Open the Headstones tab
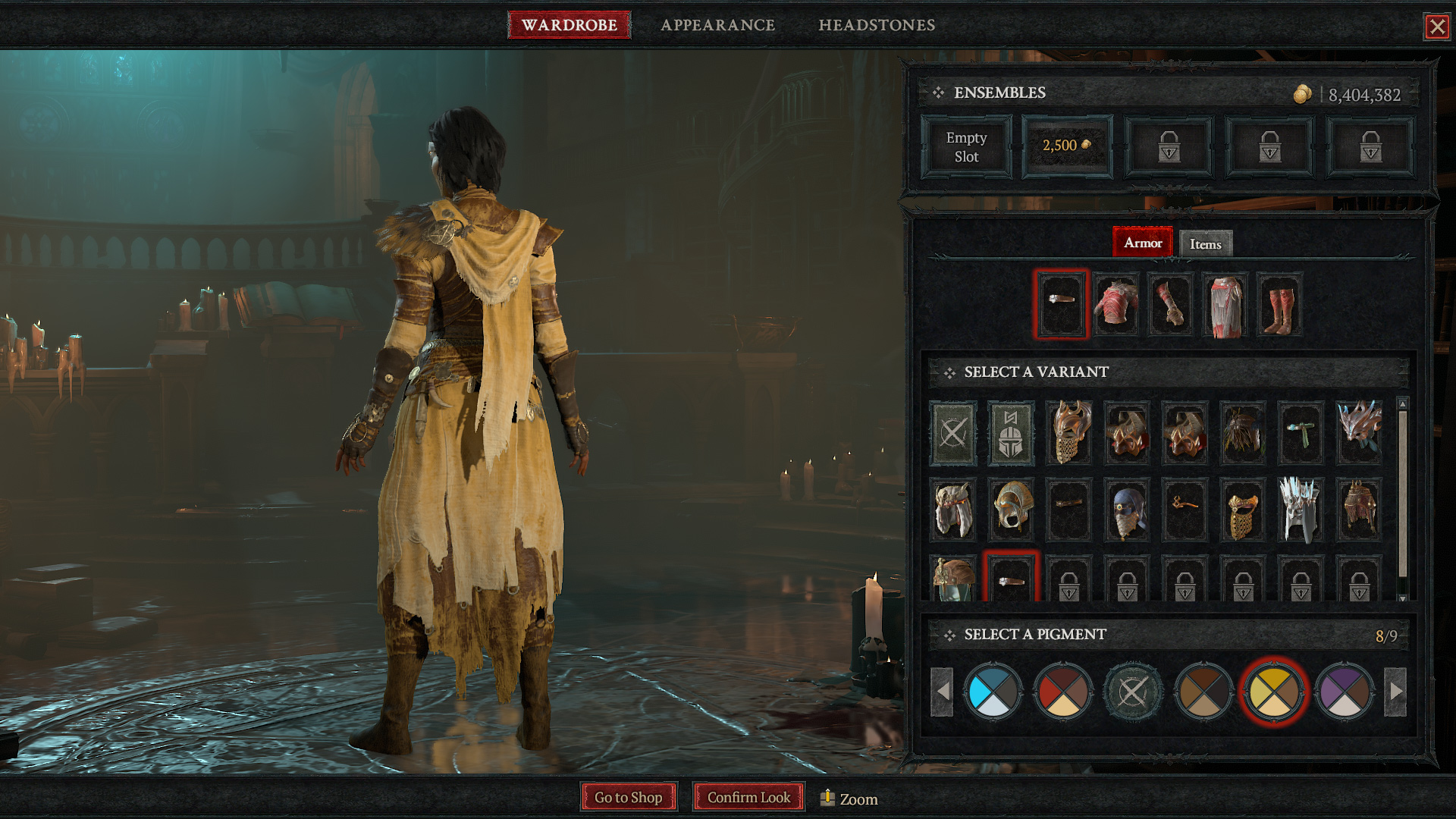 [877, 25]
